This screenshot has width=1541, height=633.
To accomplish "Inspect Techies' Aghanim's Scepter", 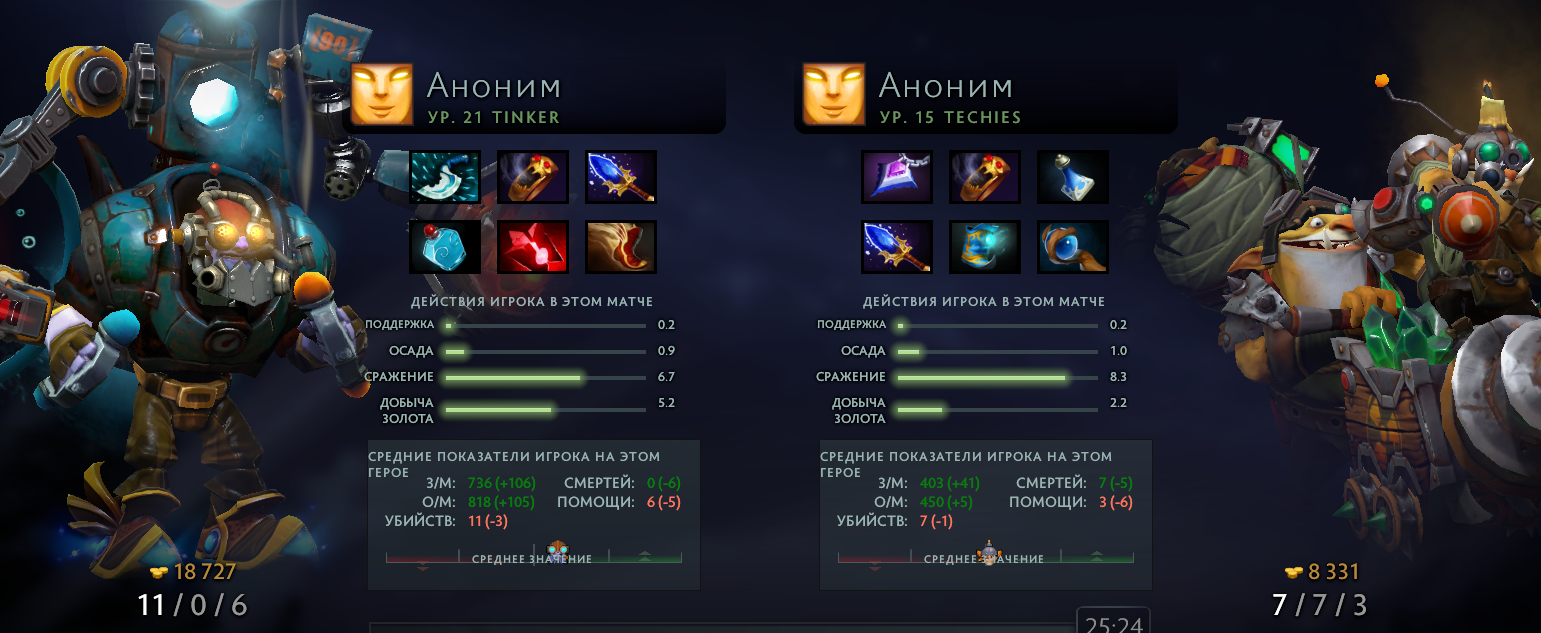I will (x=897, y=247).
